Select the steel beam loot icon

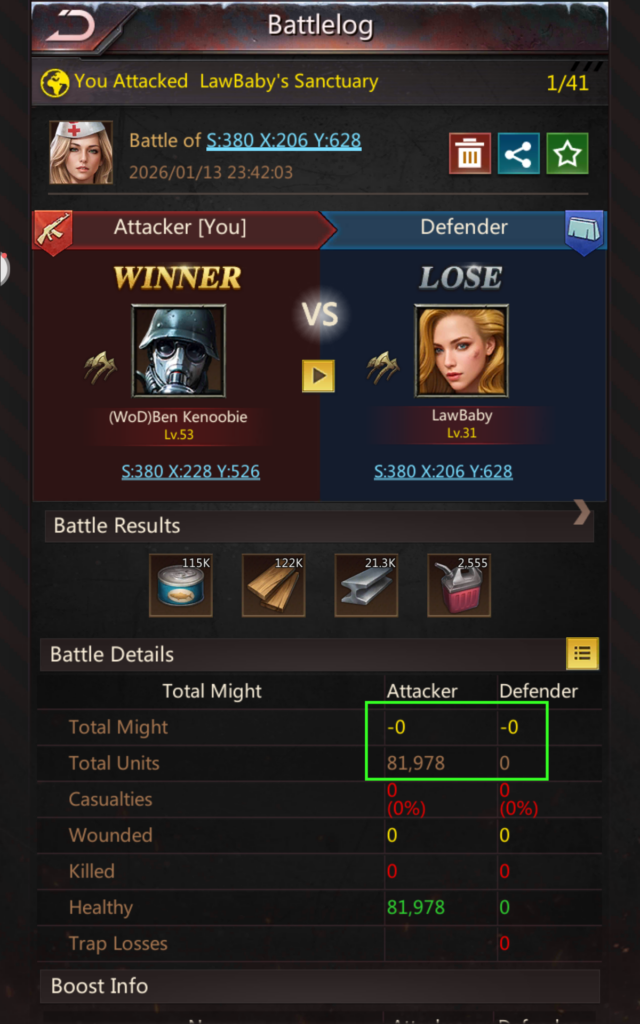[366, 585]
